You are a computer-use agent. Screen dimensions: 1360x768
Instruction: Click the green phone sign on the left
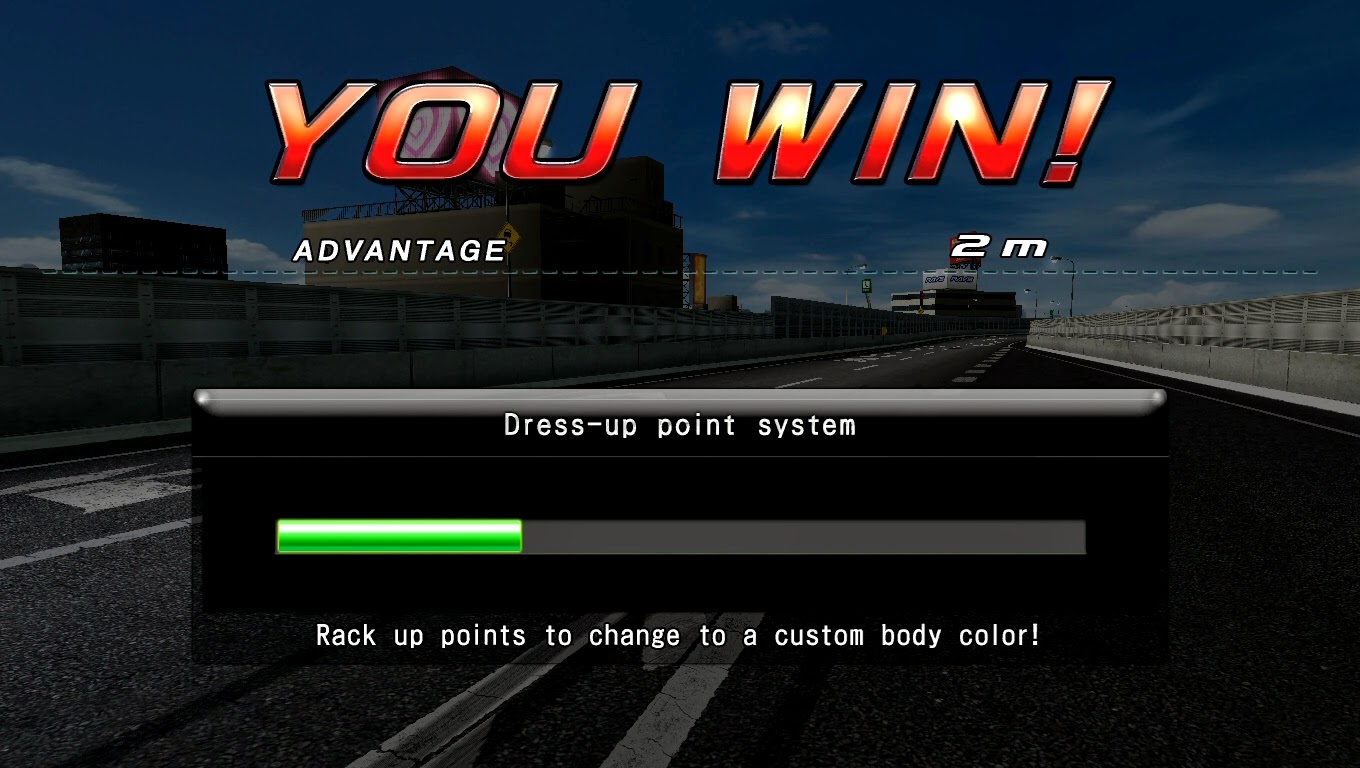coord(866,286)
